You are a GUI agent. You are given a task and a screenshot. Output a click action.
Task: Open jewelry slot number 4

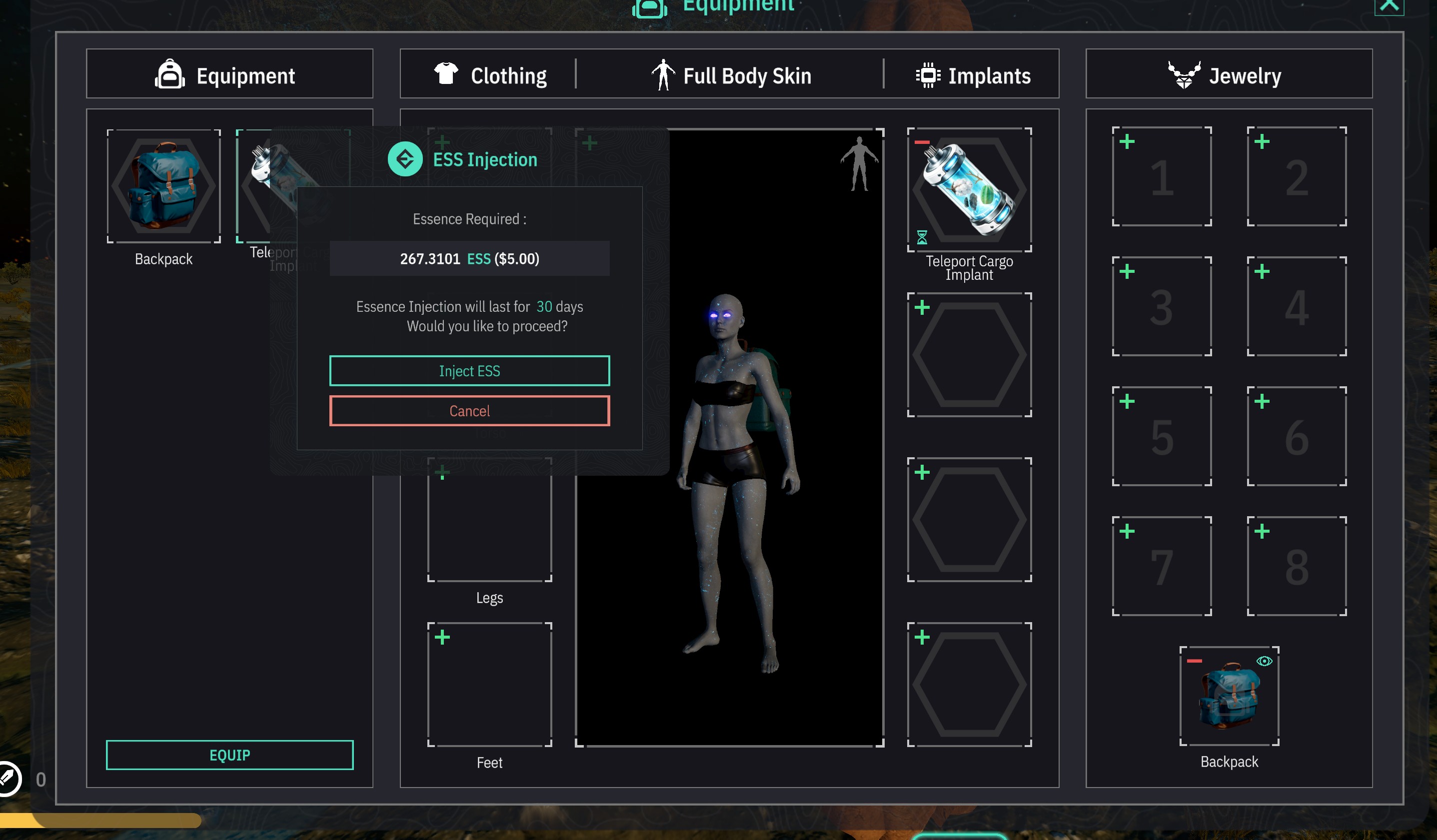point(1297,307)
